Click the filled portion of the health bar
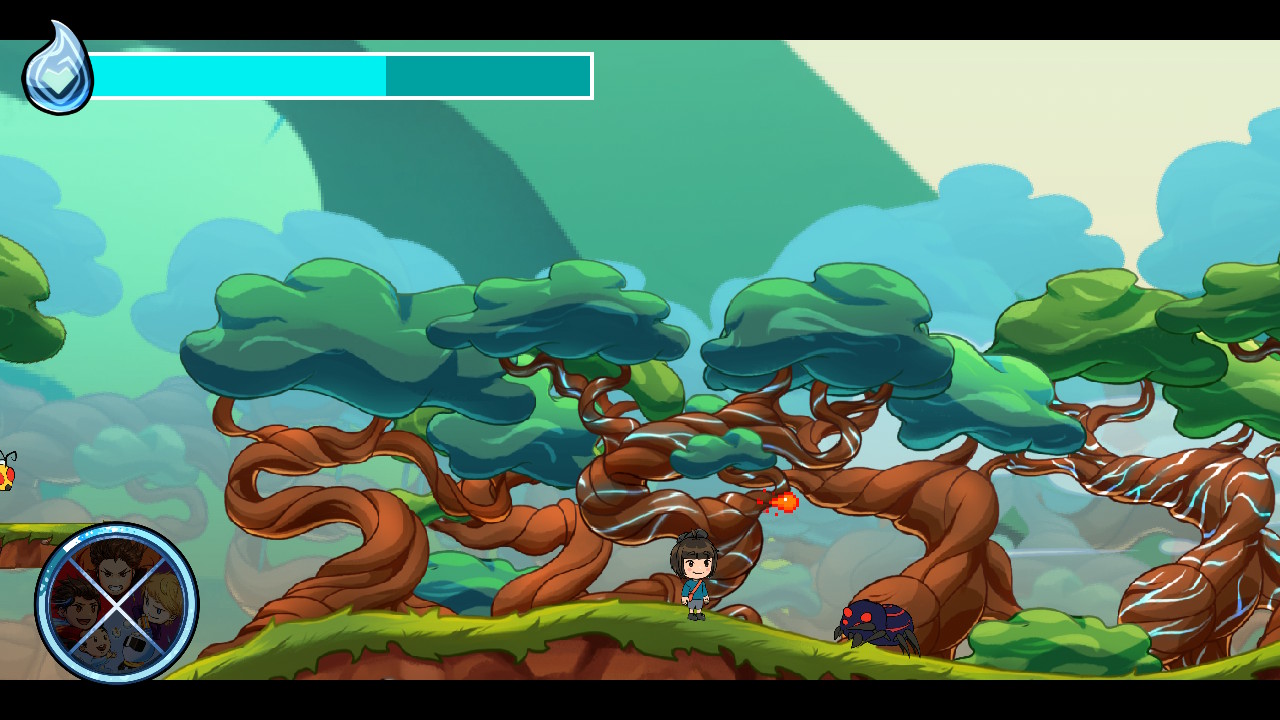The width and height of the screenshot is (1280, 720). click(x=240, y=75)
